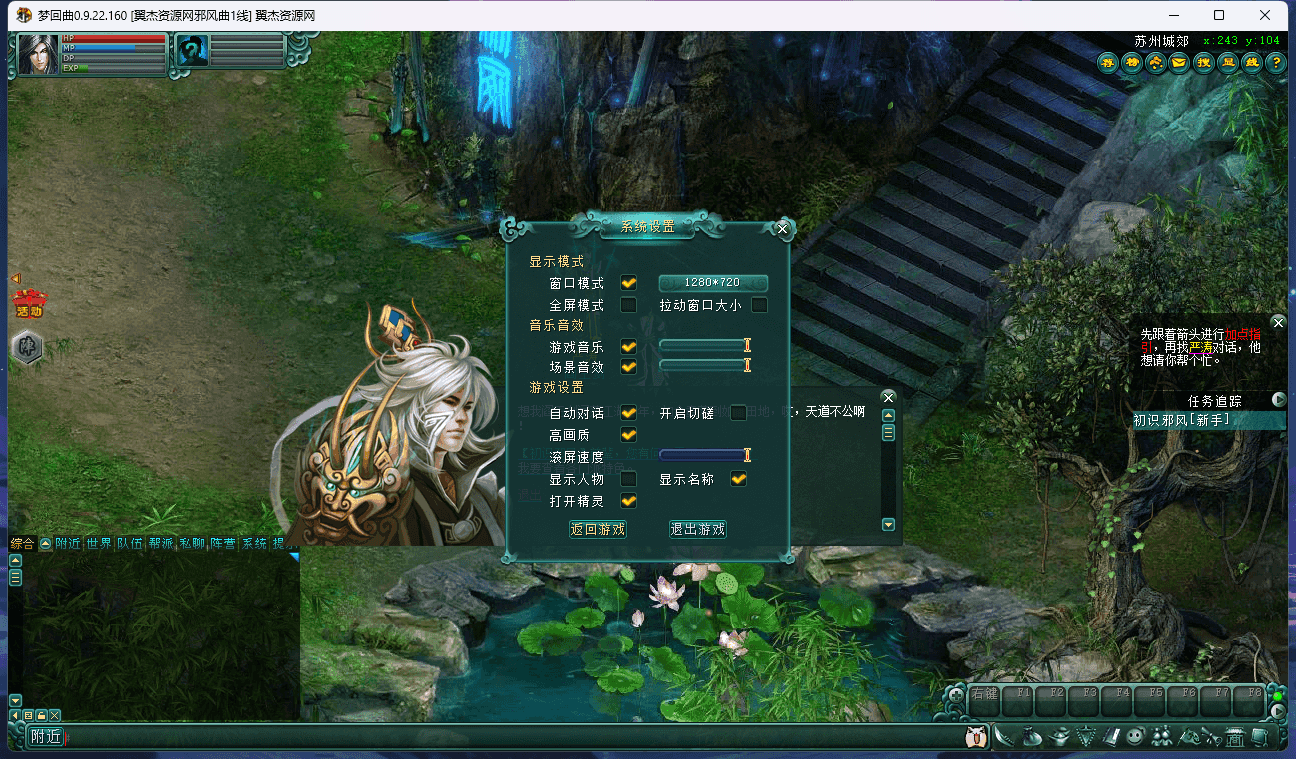Open the mail envelope icon on the top bar
Viewport: 1296px width, 759px height.
pyautogui.click(x=1178, y=62)
